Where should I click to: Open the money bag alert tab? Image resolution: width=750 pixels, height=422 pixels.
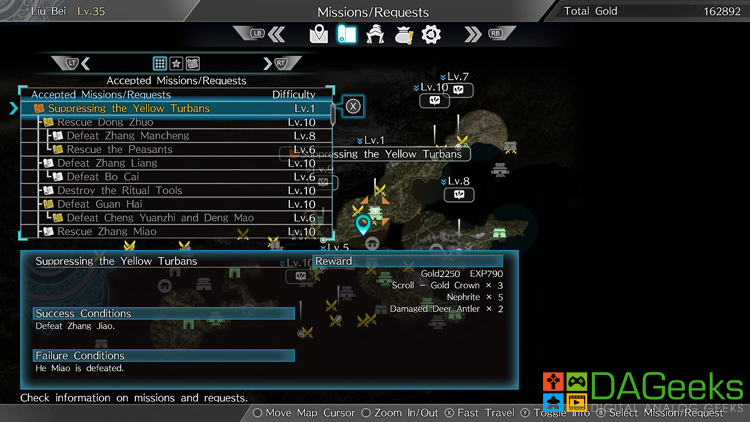[x=404, y=35]
